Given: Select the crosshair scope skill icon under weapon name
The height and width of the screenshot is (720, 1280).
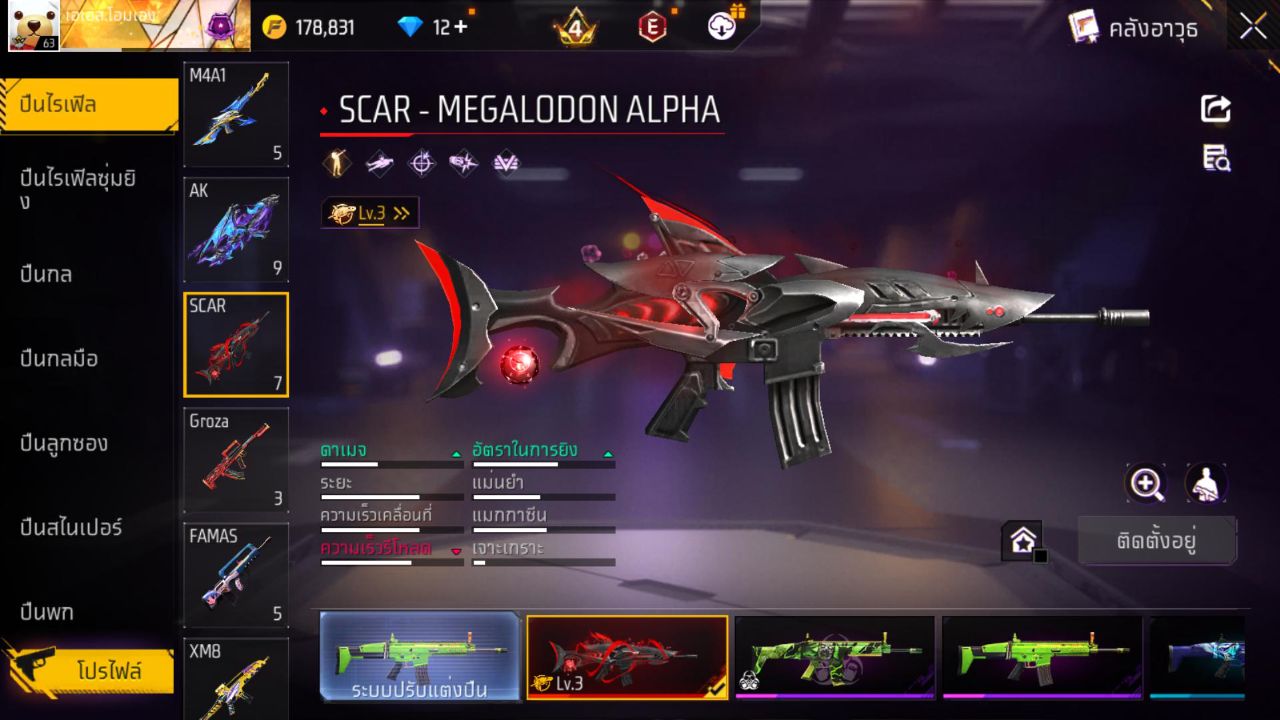Looking at the screenshot, I should click(423, 163).
